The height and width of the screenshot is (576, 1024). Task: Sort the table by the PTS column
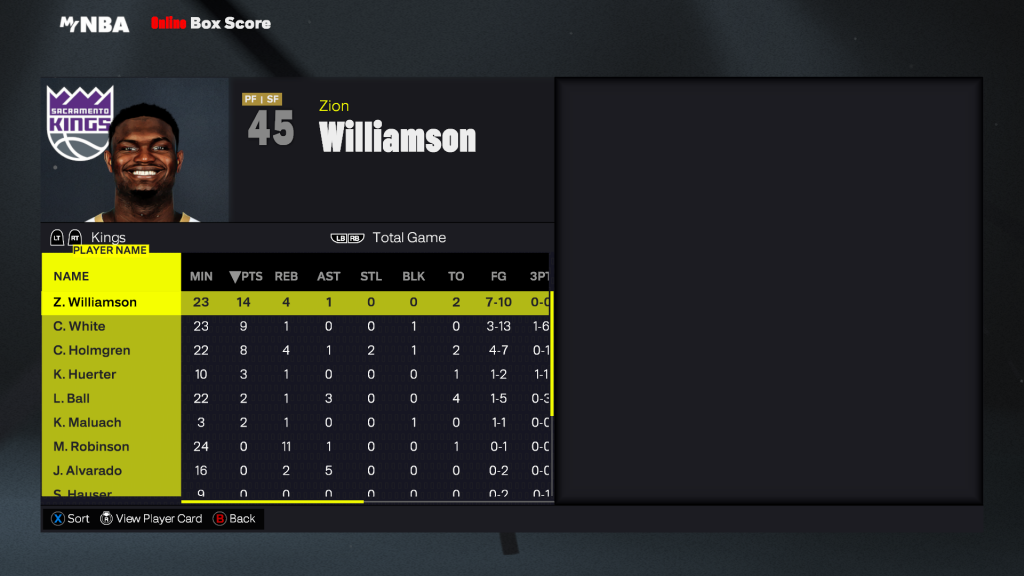pos(245,276)
